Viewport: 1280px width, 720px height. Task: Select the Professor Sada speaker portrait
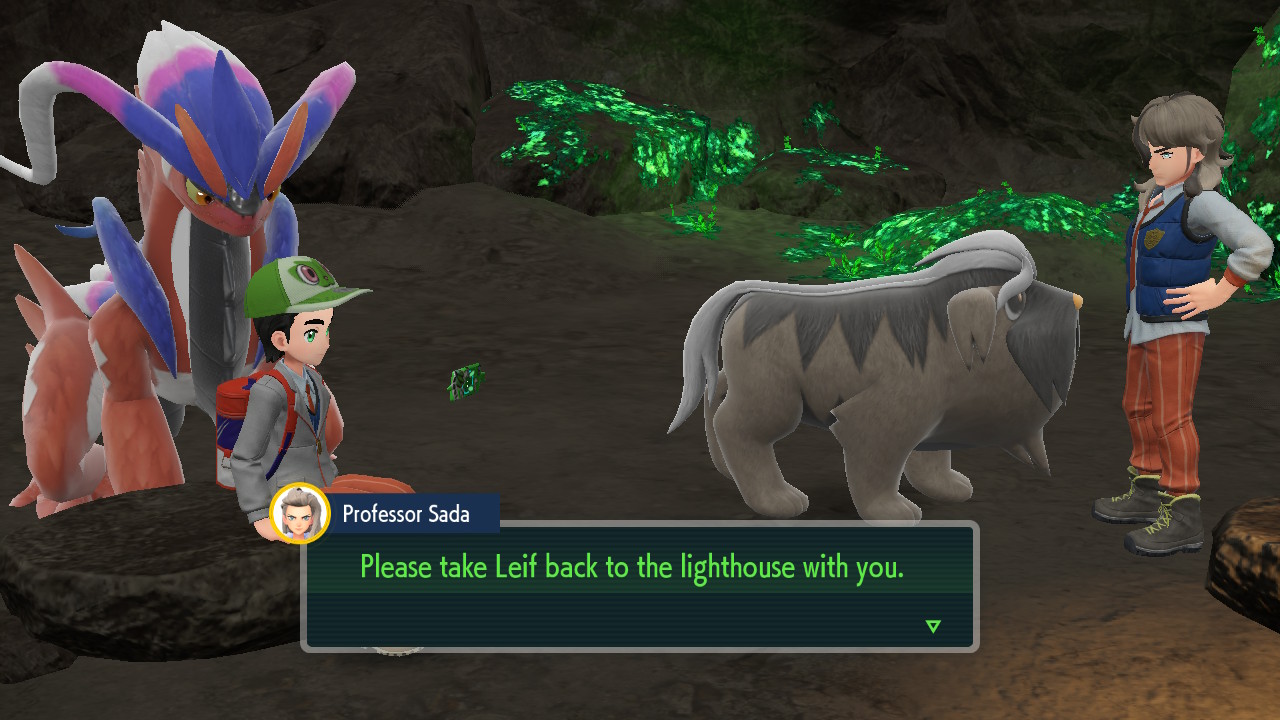tap(300, 514)
